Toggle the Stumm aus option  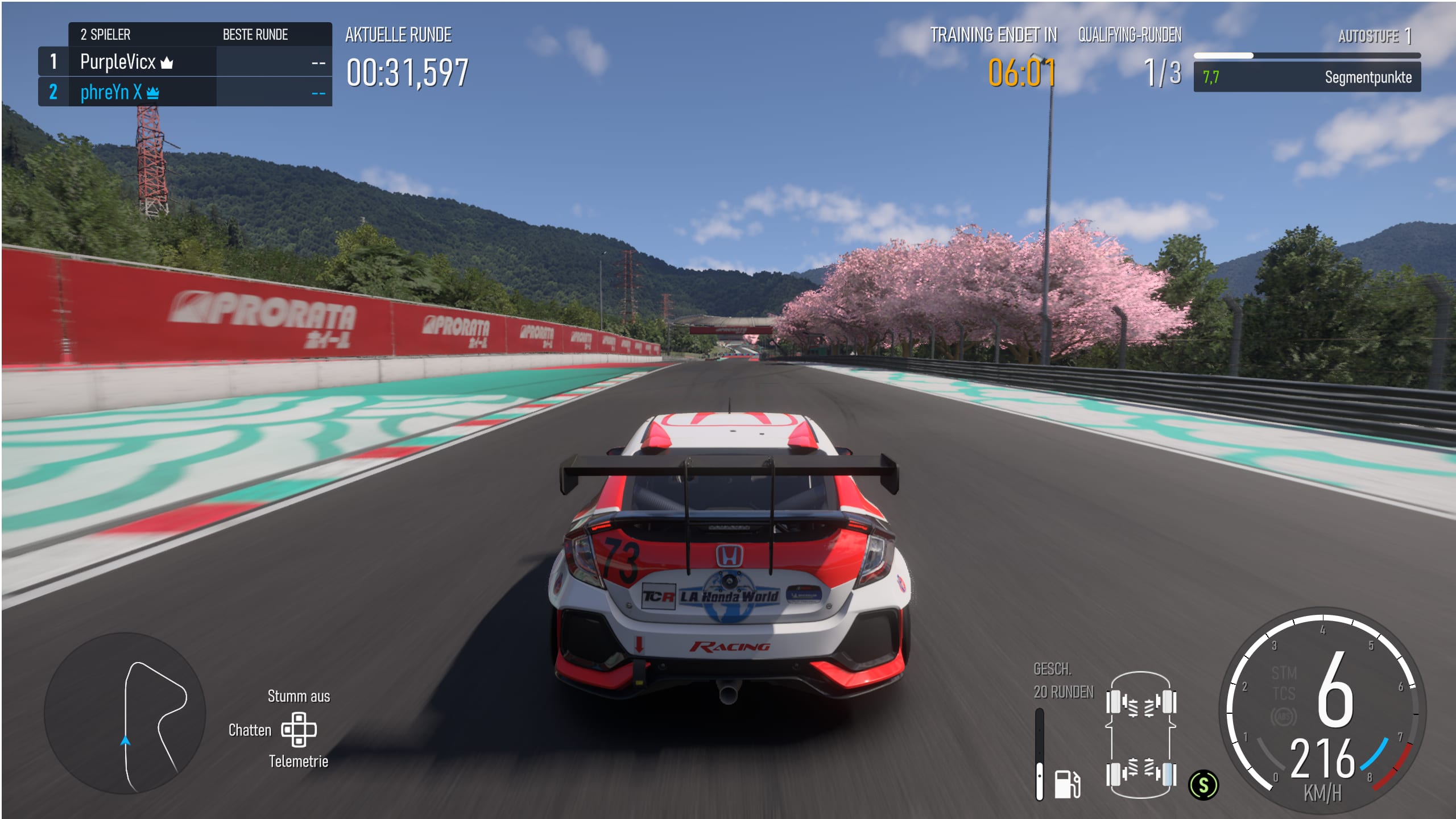299,696
